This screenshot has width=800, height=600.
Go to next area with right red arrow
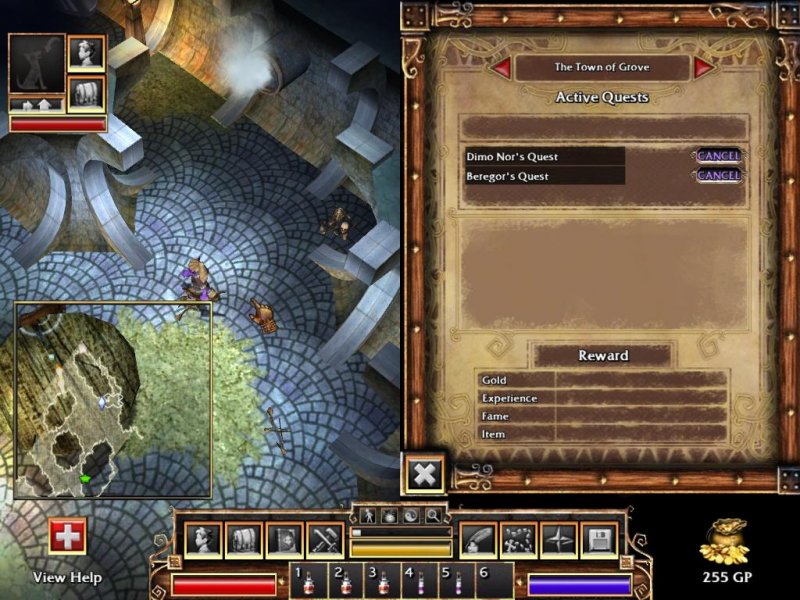click(704, 67)
